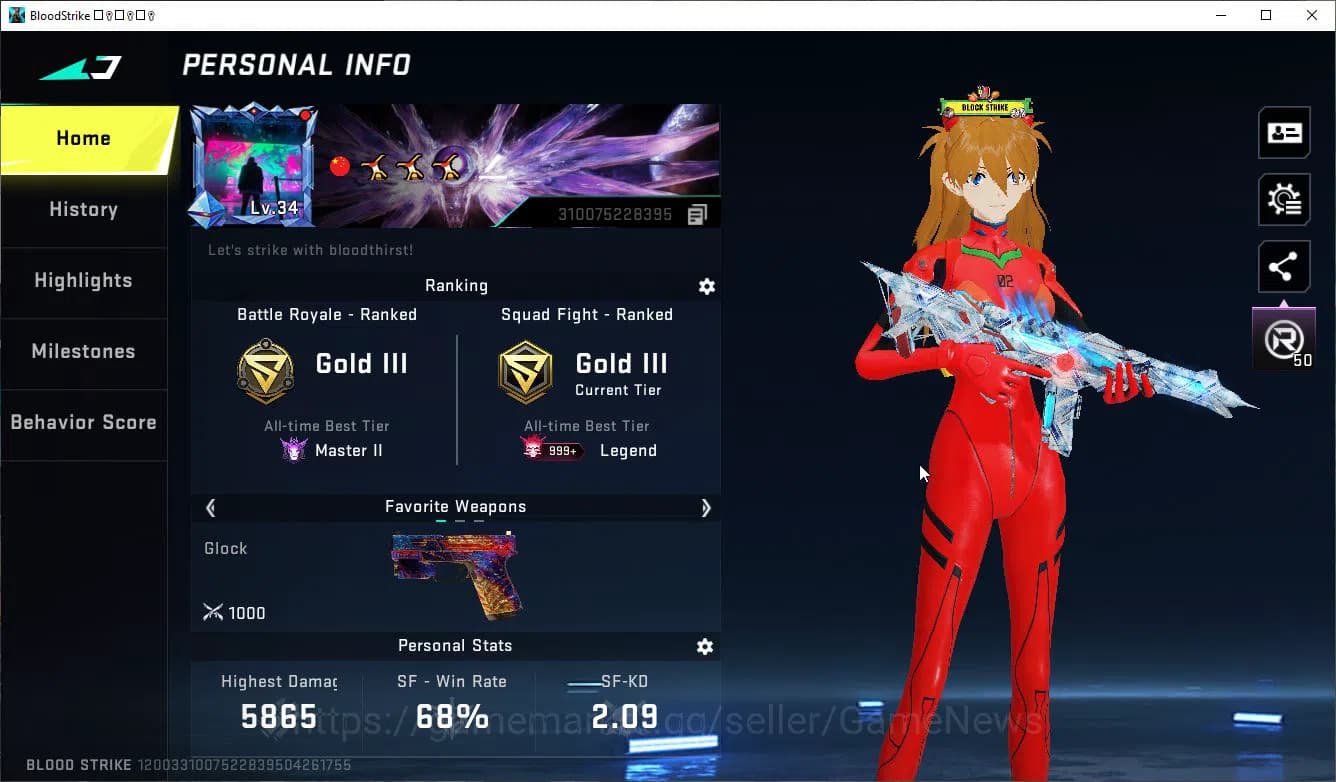This screenshot has width=1336, height=782.
Task: Open the Milestones section
Action: point(83,352)
